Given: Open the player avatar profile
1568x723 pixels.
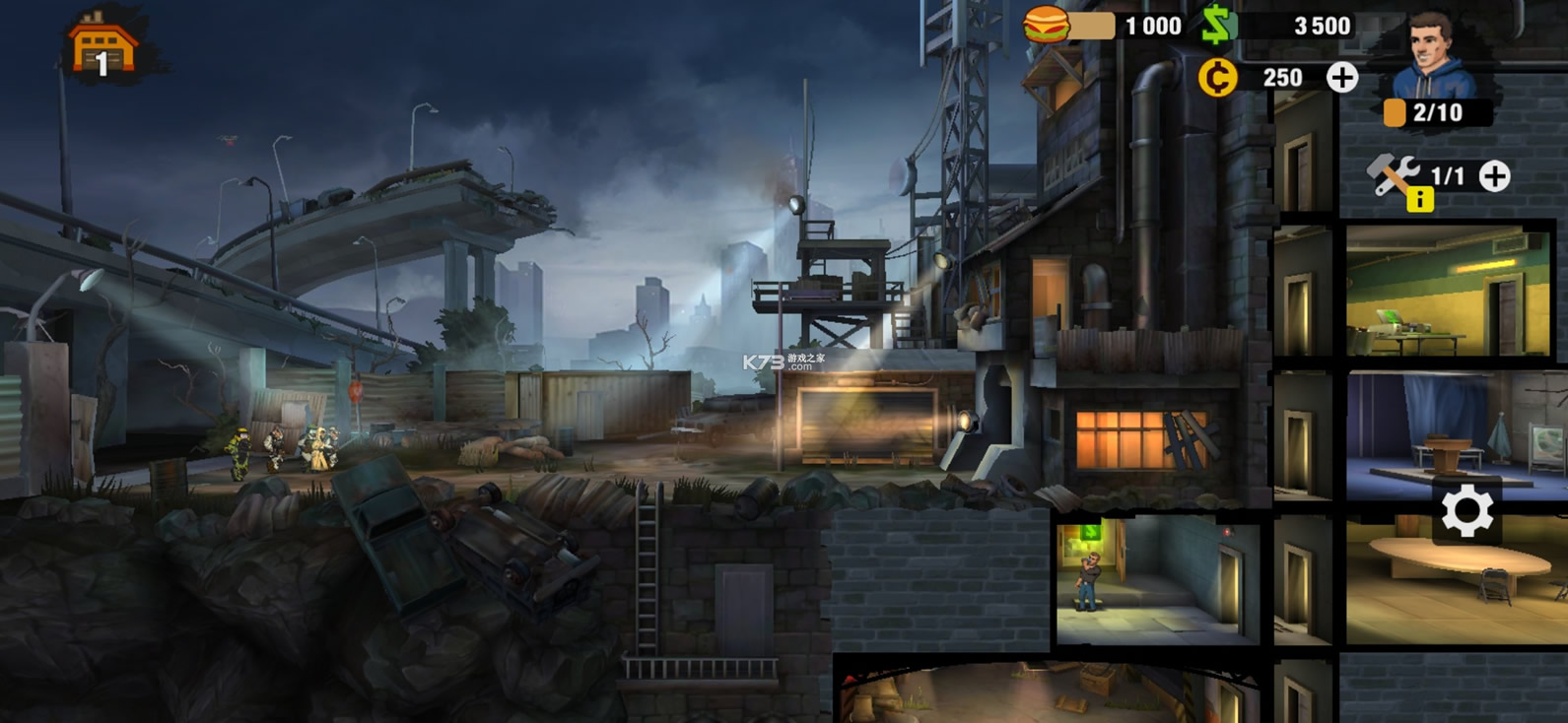Looking at the screenshot, I should (x=1438, y=55).
